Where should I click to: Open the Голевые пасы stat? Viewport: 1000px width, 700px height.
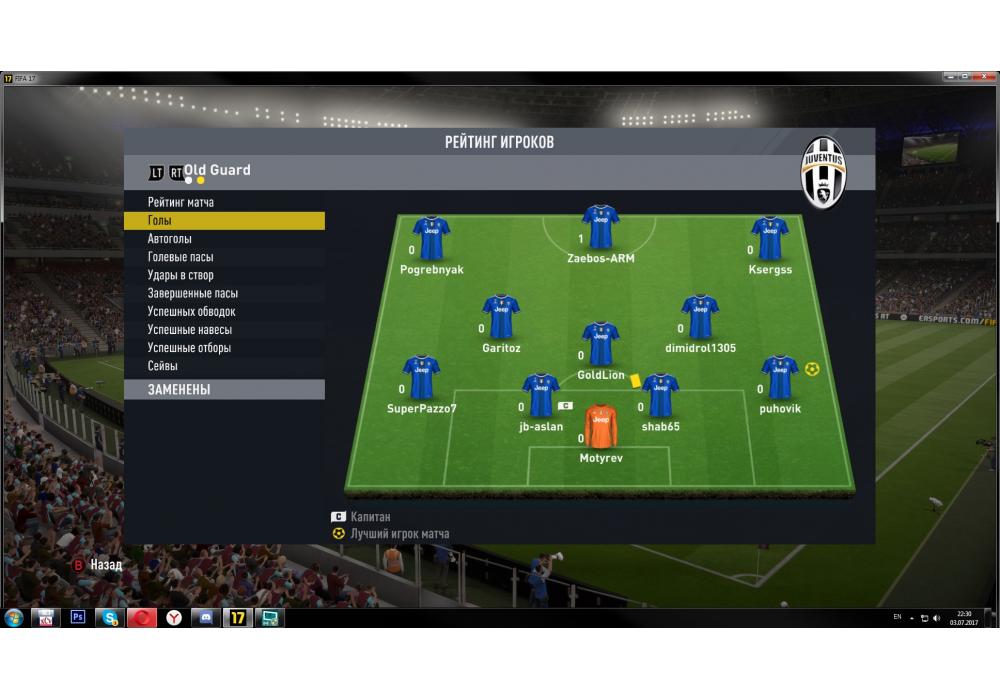point(180,257)
